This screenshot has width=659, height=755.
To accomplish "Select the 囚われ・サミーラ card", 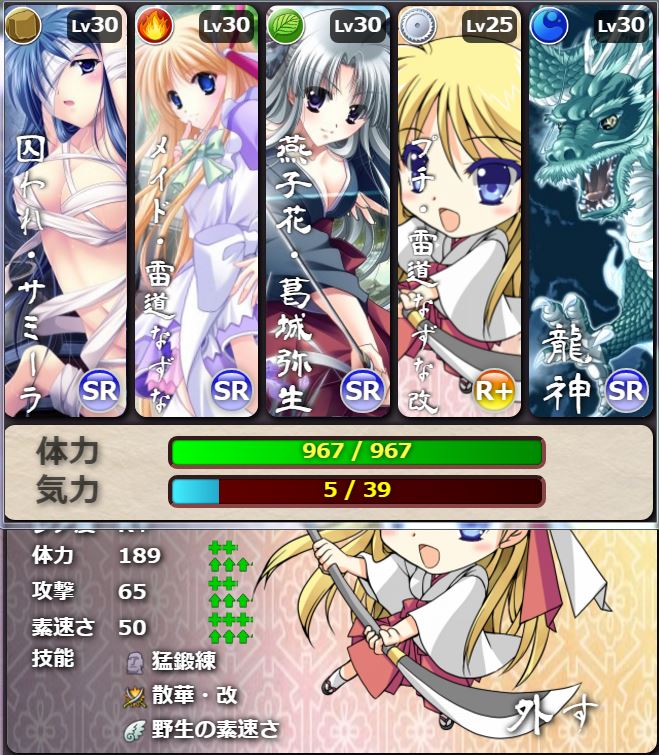I will pos(65,211).
